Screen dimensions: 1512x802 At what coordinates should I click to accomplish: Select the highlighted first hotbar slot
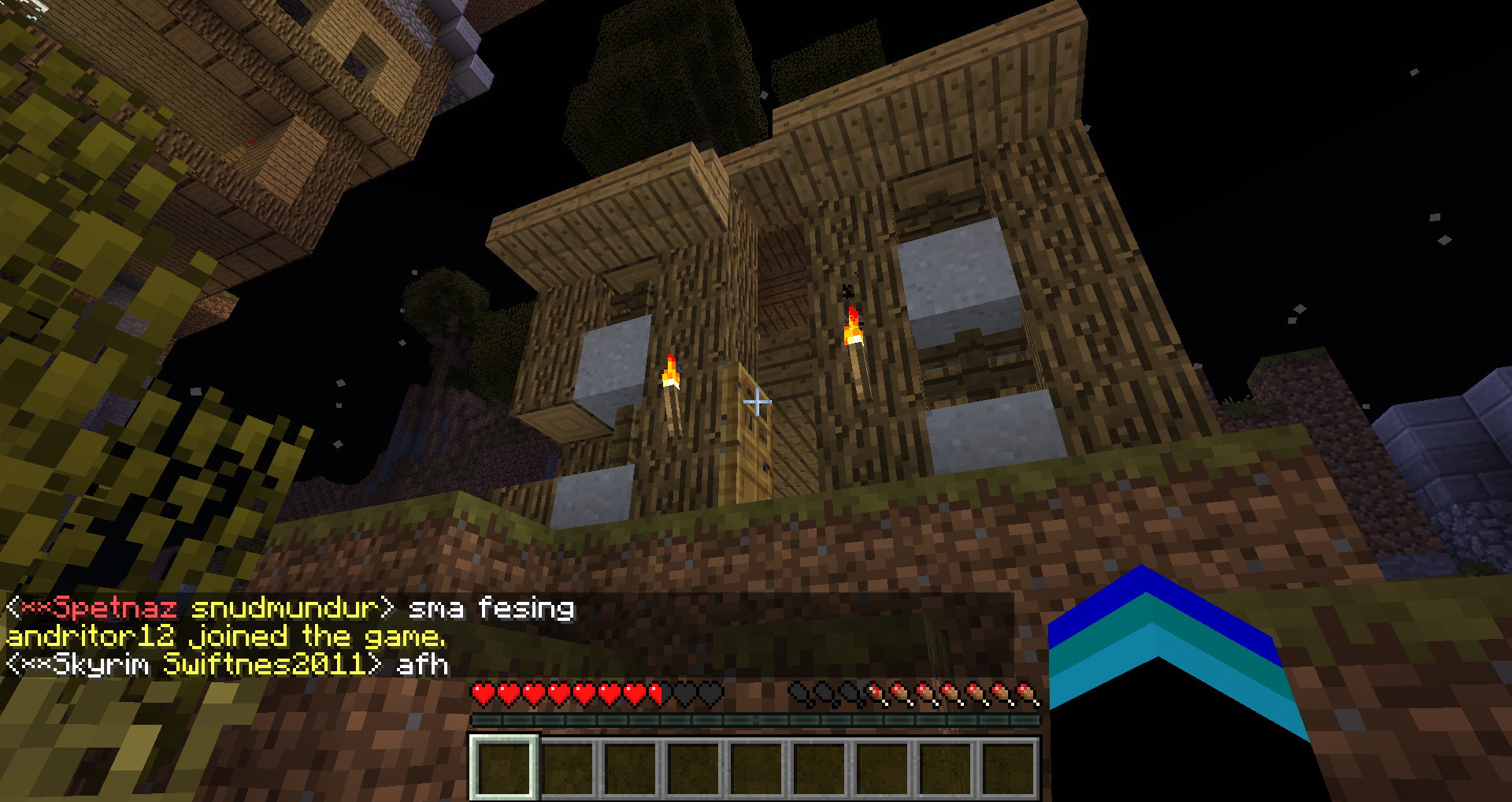click(504, 767)
